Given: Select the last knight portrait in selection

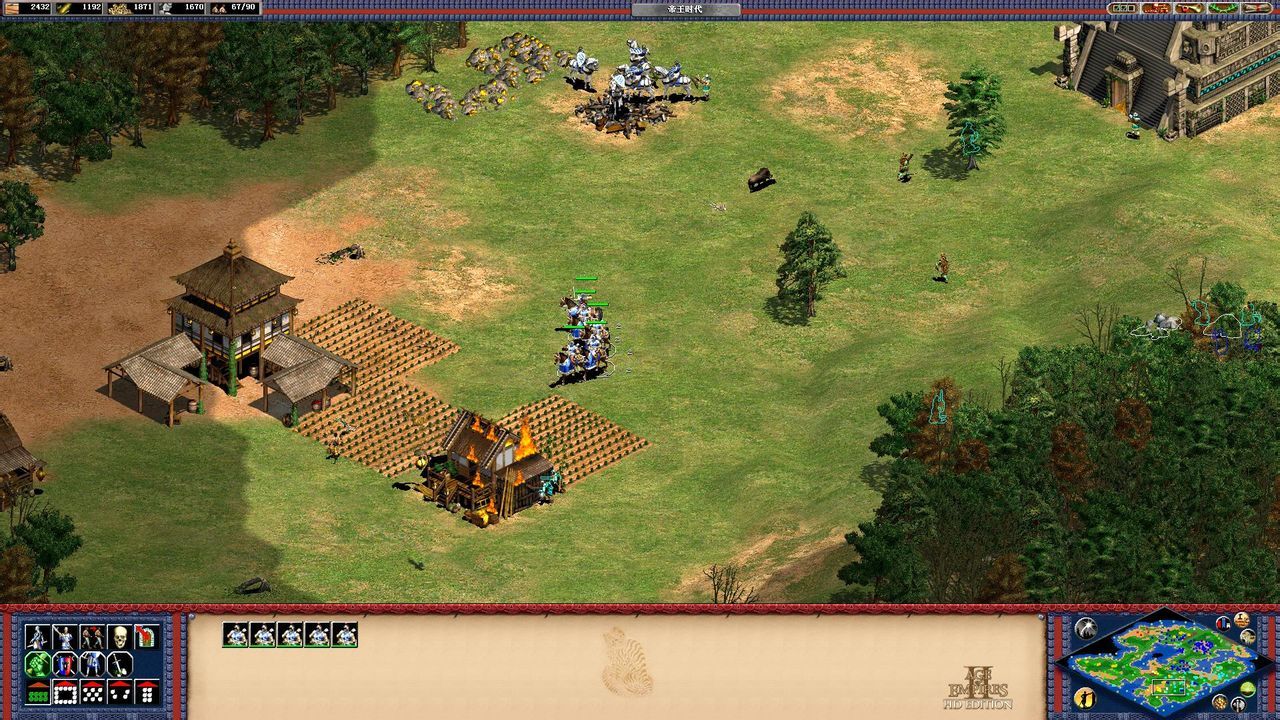Looking at the screenshot, I should 345,635.
